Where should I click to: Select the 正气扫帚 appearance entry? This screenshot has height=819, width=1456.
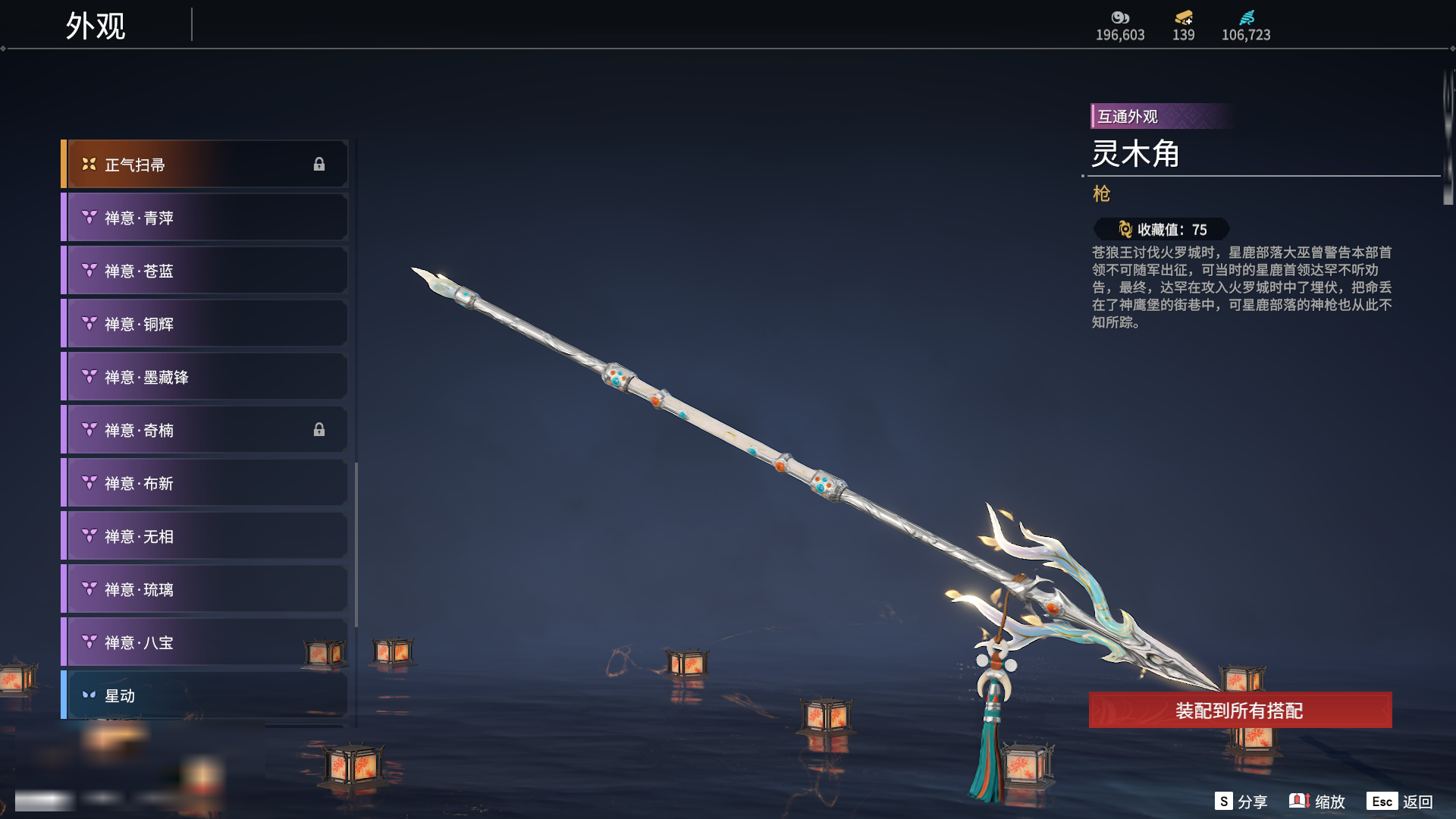205,165
